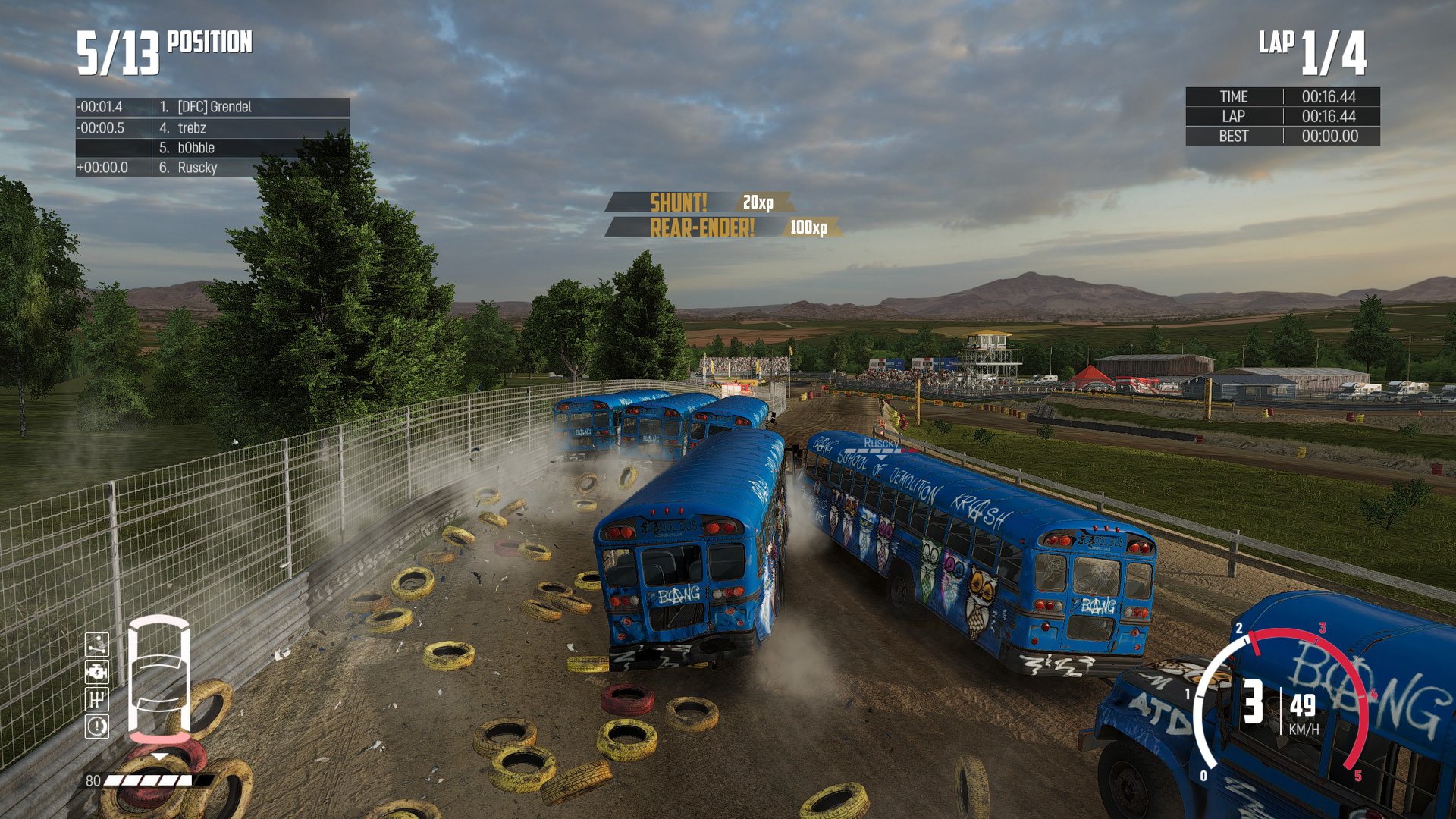
Task: Toggle the LAP time display row
Action: point(1284,117)
